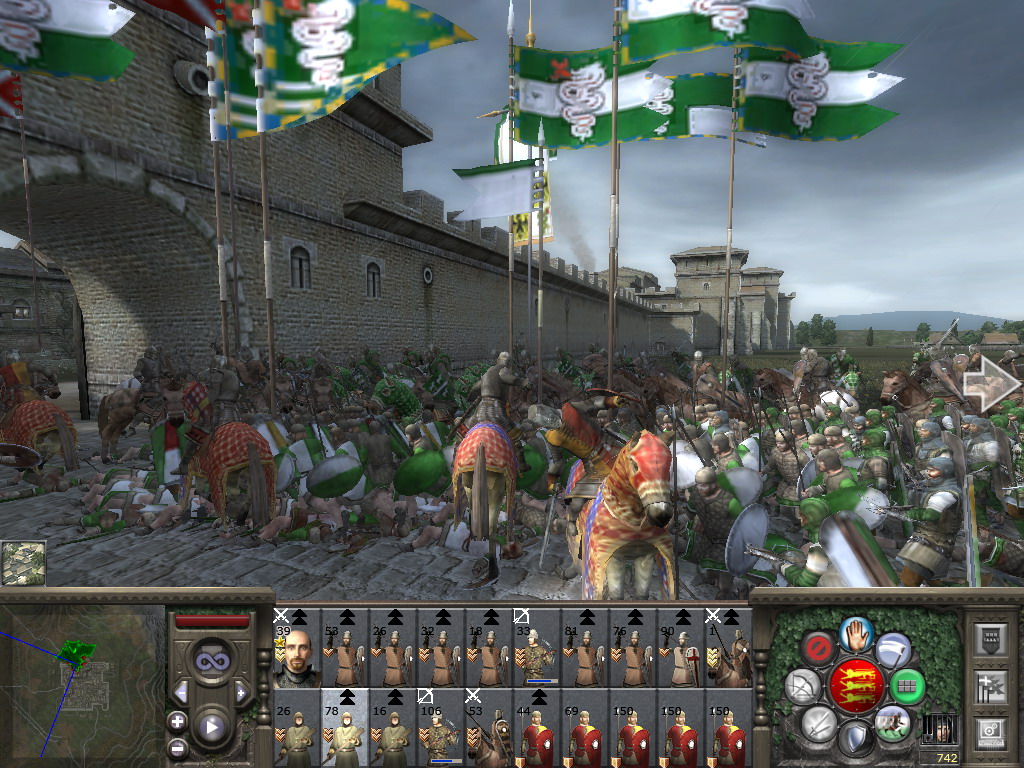Activate the red cancel-order circle button

(x=819, y=648)
